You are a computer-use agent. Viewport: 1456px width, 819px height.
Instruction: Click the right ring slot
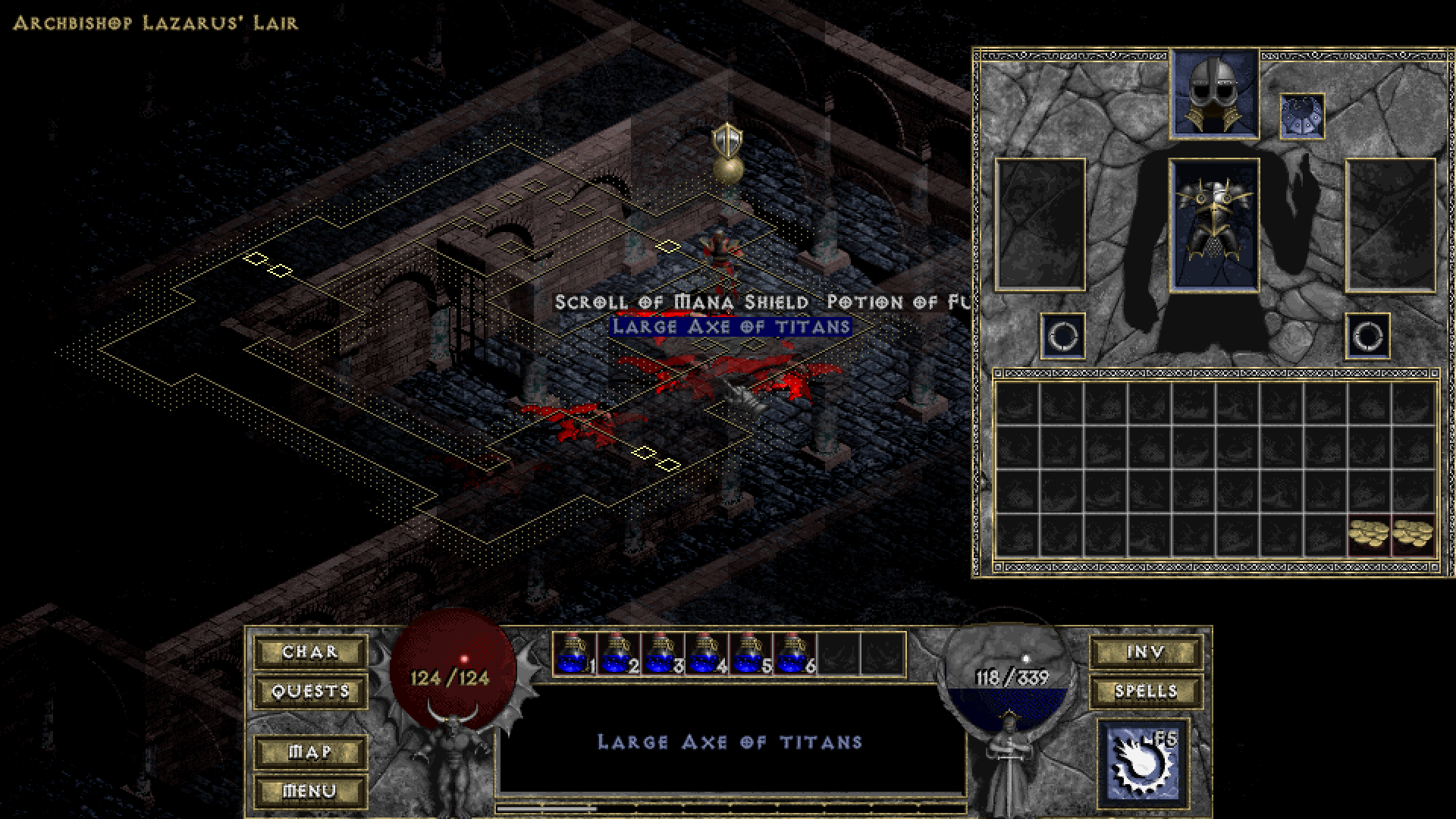point(1369,335)
